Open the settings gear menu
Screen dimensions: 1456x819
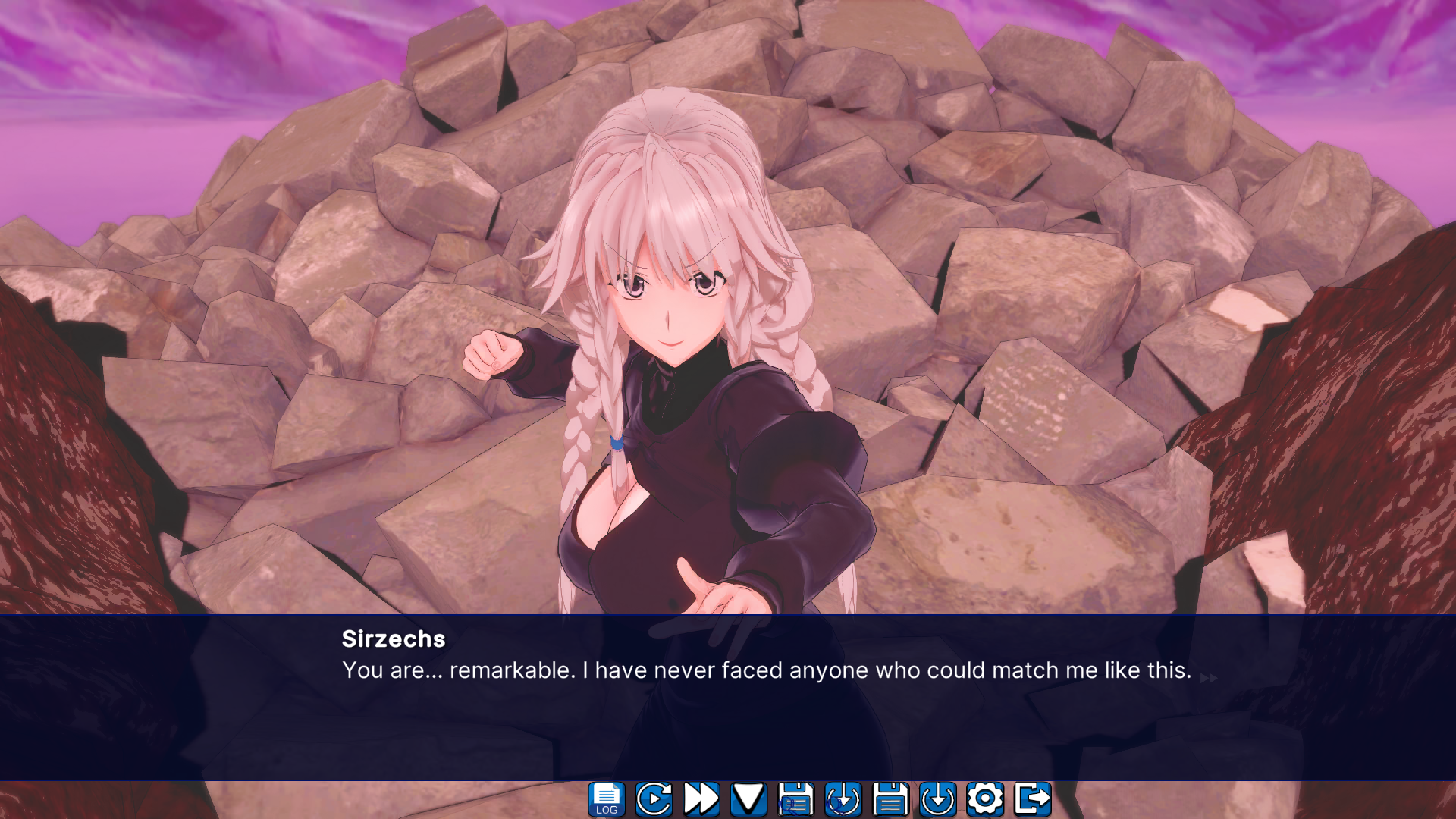pyautogui.click(x=985, y=798)
